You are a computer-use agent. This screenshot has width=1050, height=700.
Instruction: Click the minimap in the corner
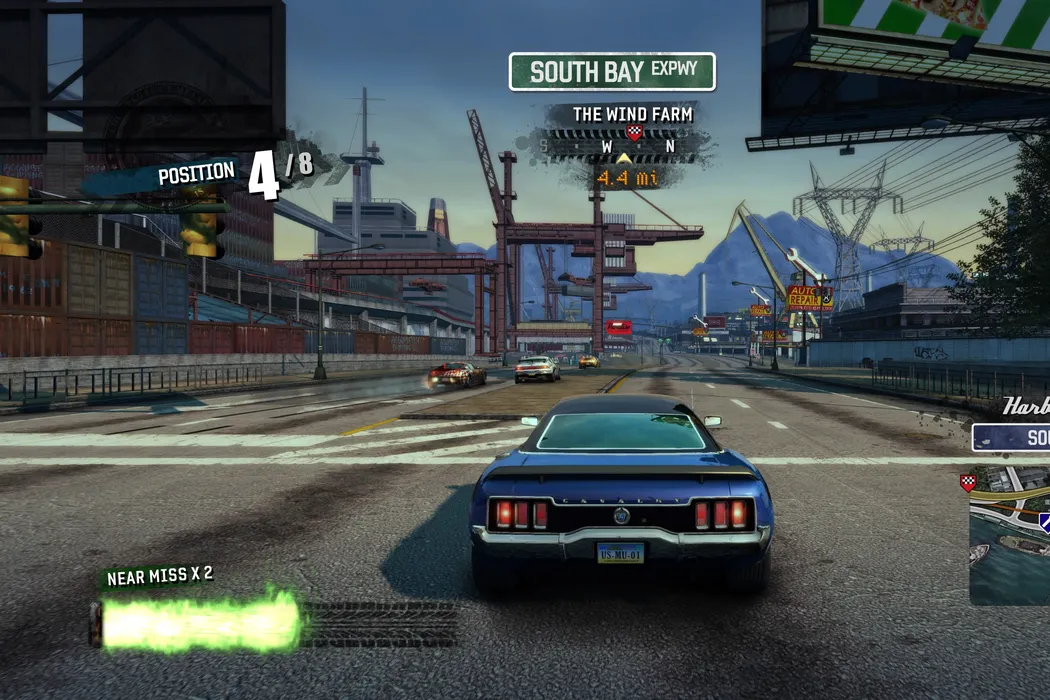point(1010,535)
